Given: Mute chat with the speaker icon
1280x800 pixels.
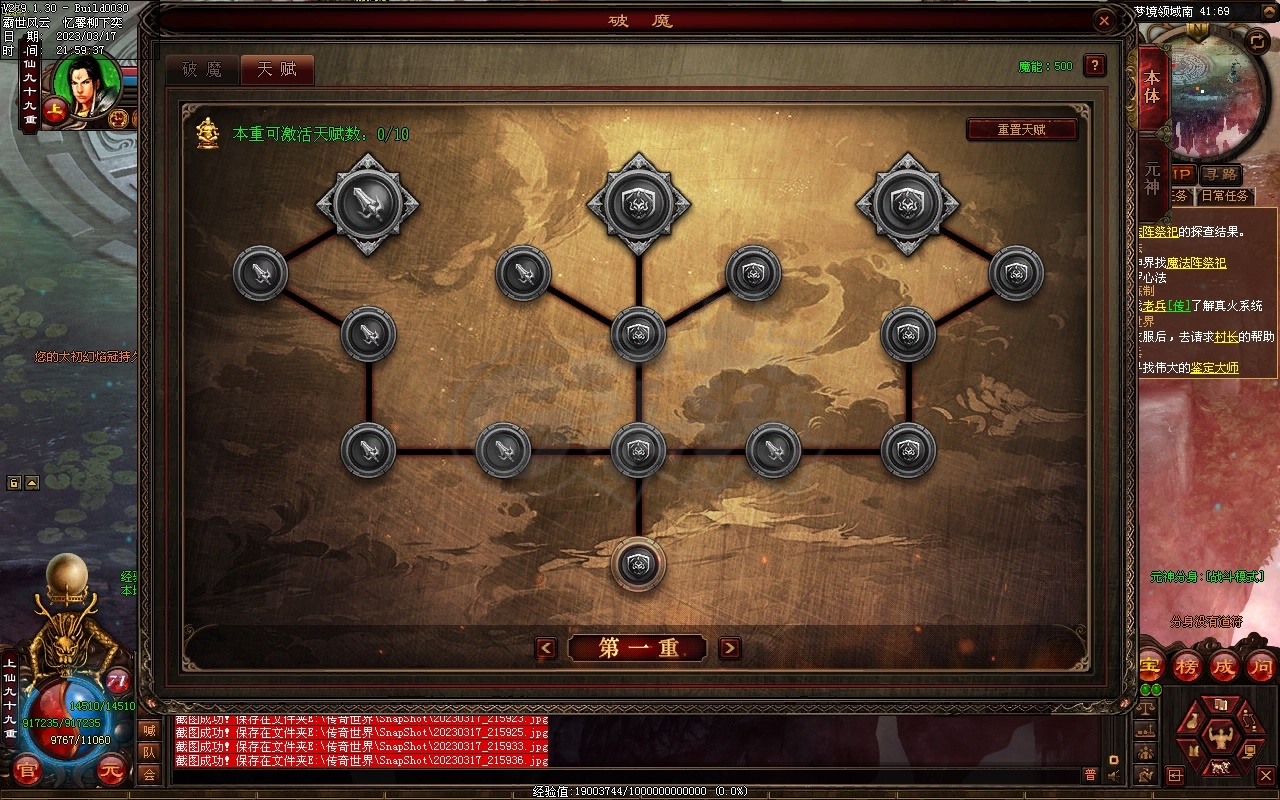Looking at the screenshot, I should click(x=1112, y=776).
